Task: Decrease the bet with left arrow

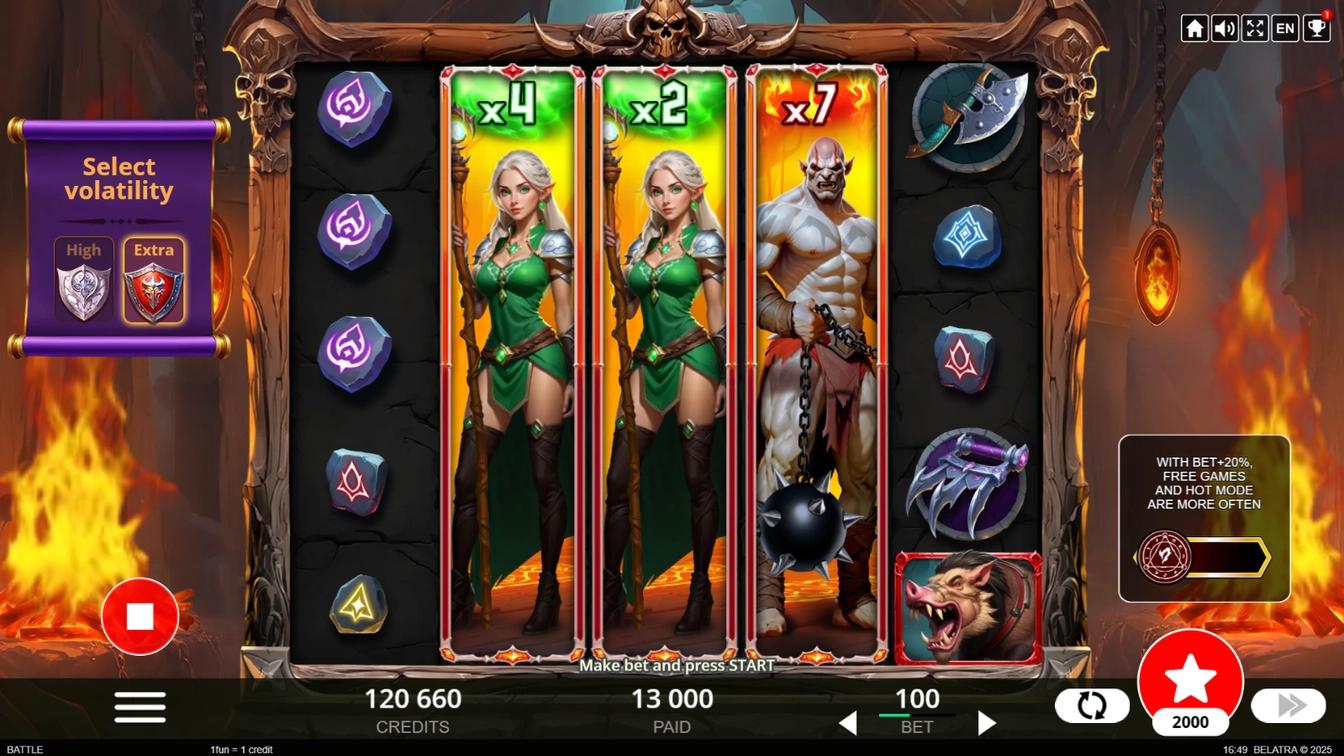Action: (x=848, y=722)
